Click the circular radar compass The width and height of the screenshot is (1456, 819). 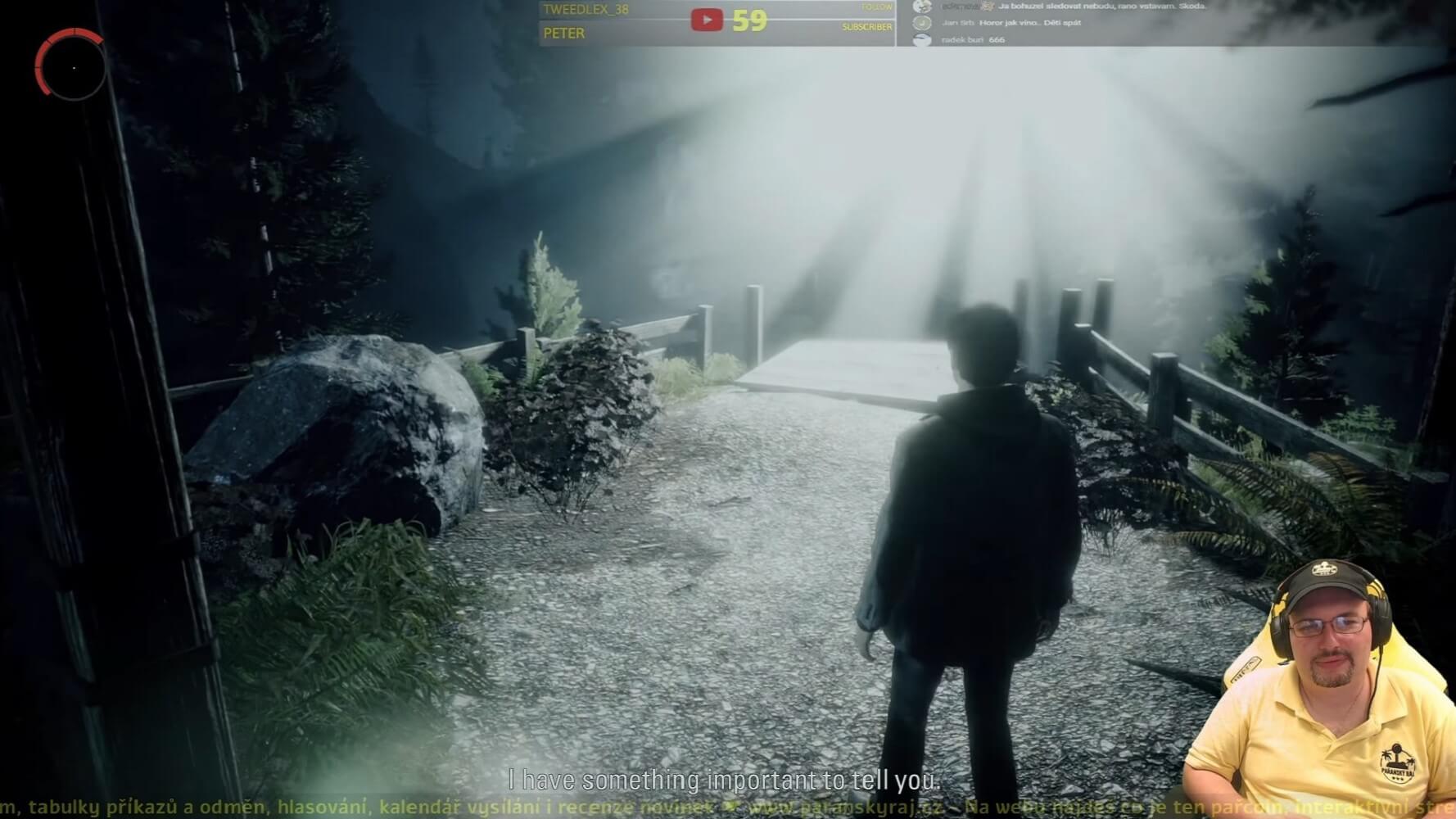pos(71,66)
